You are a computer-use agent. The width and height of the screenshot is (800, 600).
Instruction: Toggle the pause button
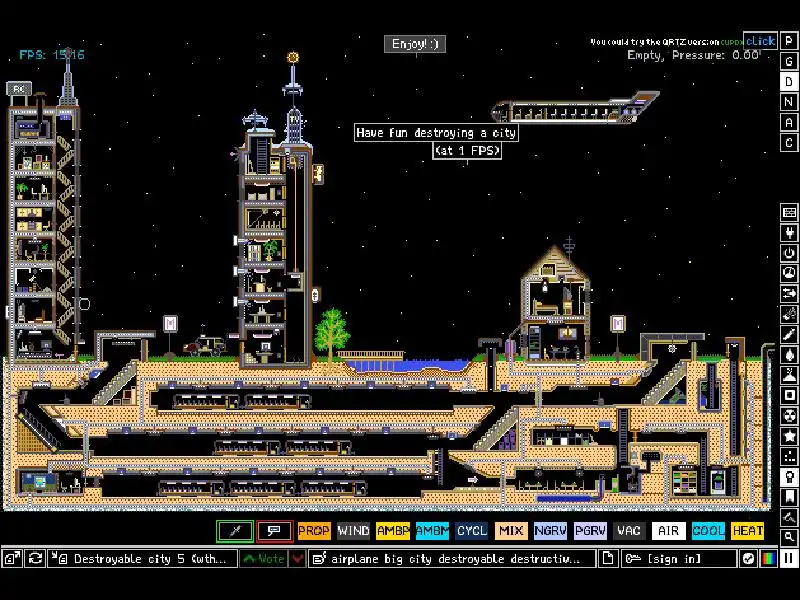coord(789,558)
